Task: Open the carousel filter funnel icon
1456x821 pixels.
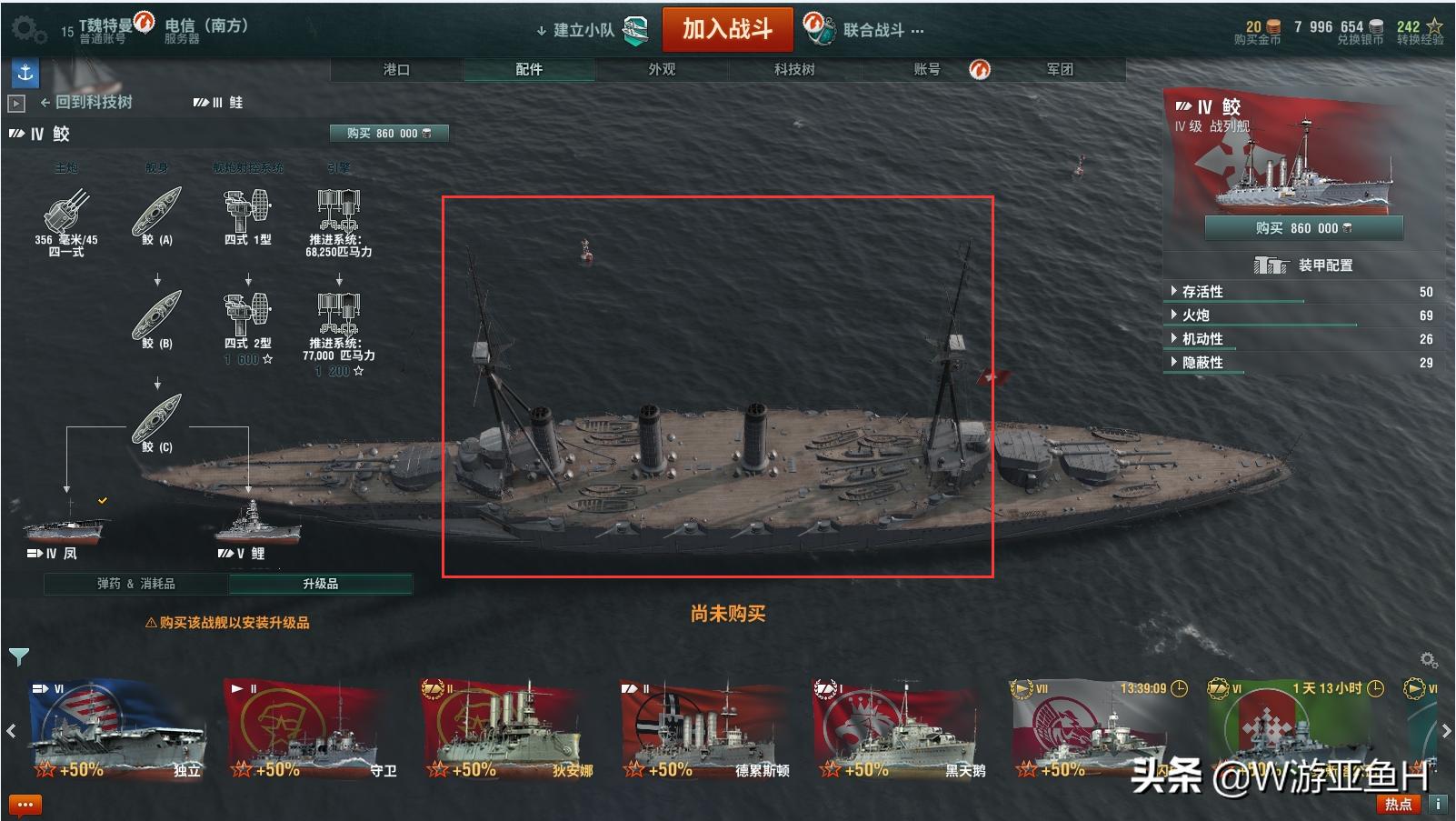Action: 18,656
